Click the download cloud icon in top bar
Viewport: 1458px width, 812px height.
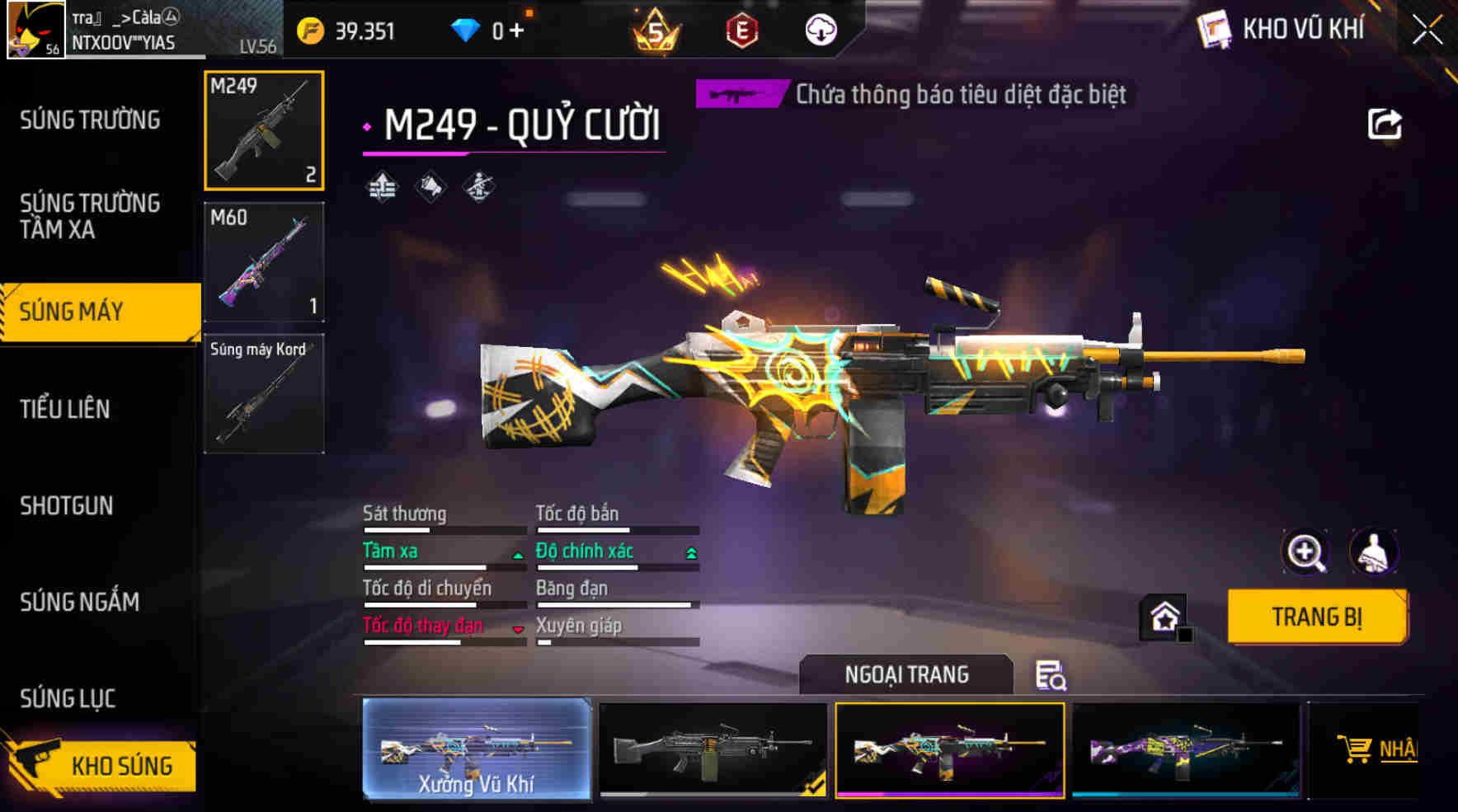pyautogui.click(x=819, y=29)
